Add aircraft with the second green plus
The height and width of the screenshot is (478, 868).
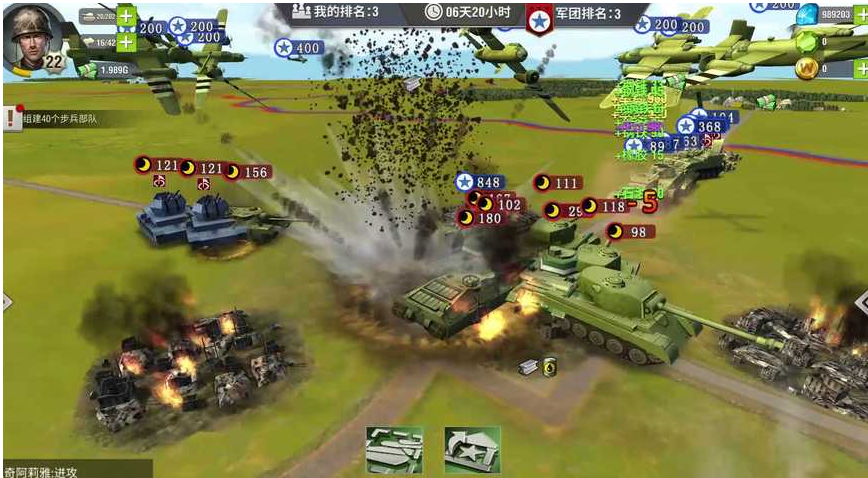point(127,42)
